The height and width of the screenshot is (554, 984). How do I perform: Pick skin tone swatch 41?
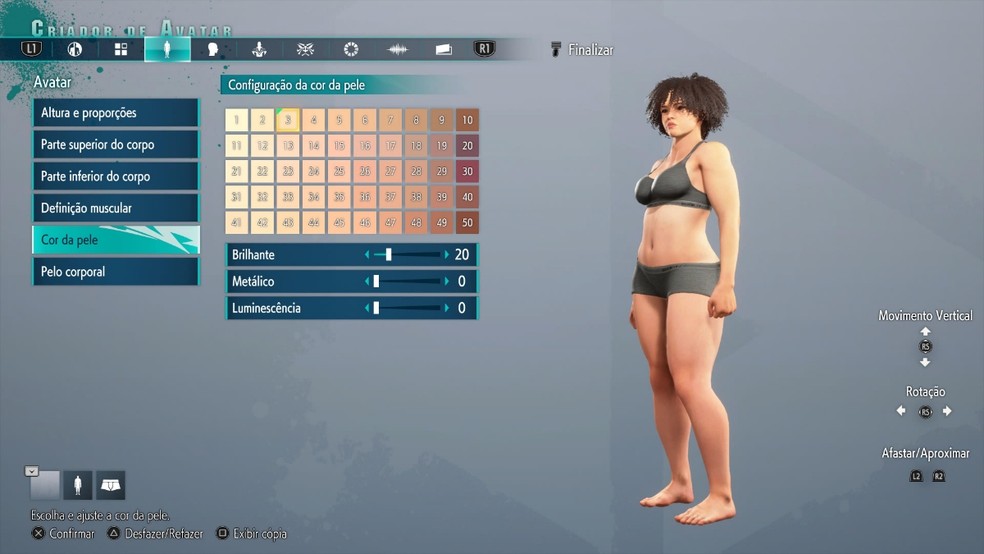tap(236, 222)
